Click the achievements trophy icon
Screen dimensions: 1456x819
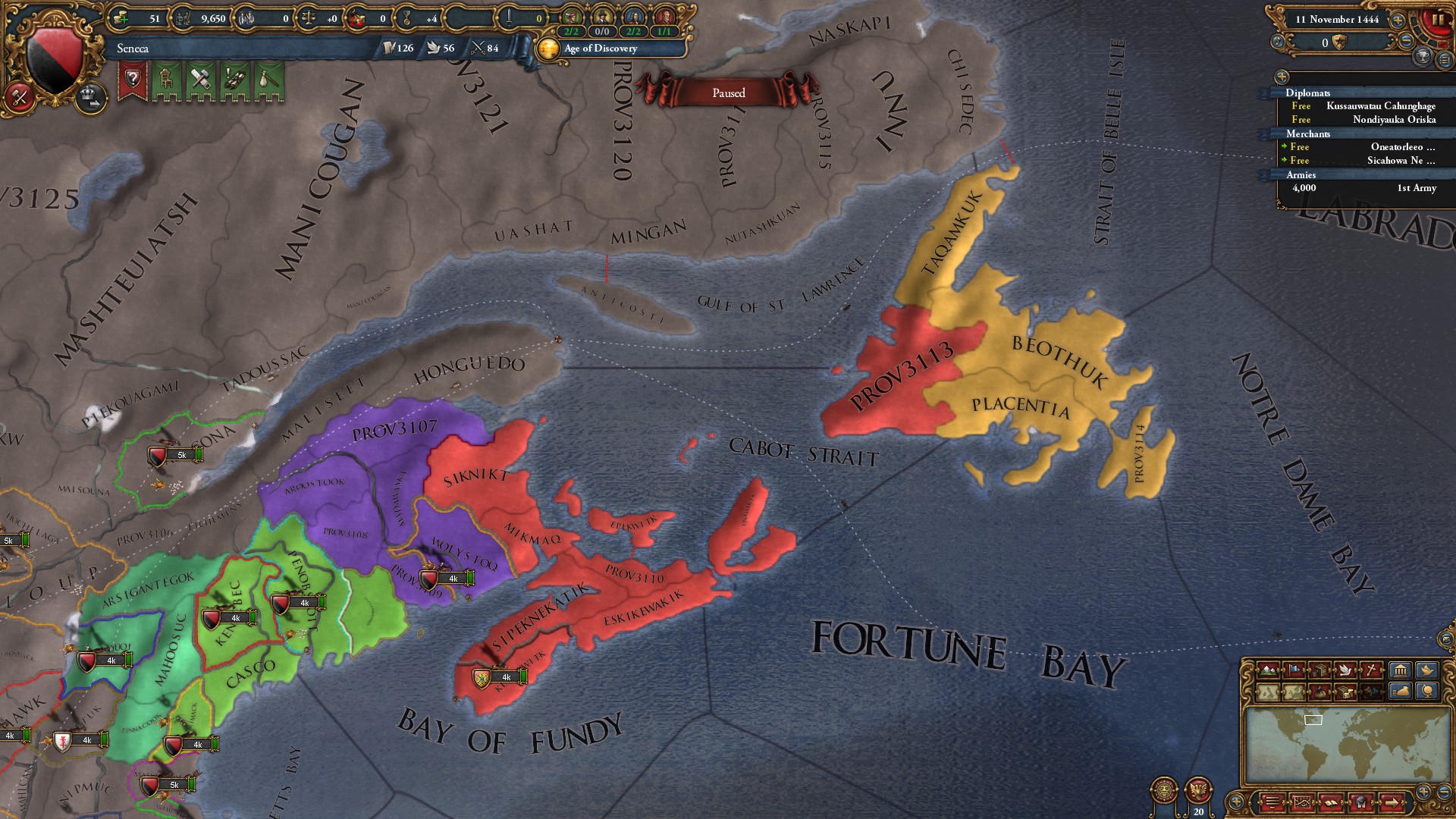click(x=1423, y=56)
